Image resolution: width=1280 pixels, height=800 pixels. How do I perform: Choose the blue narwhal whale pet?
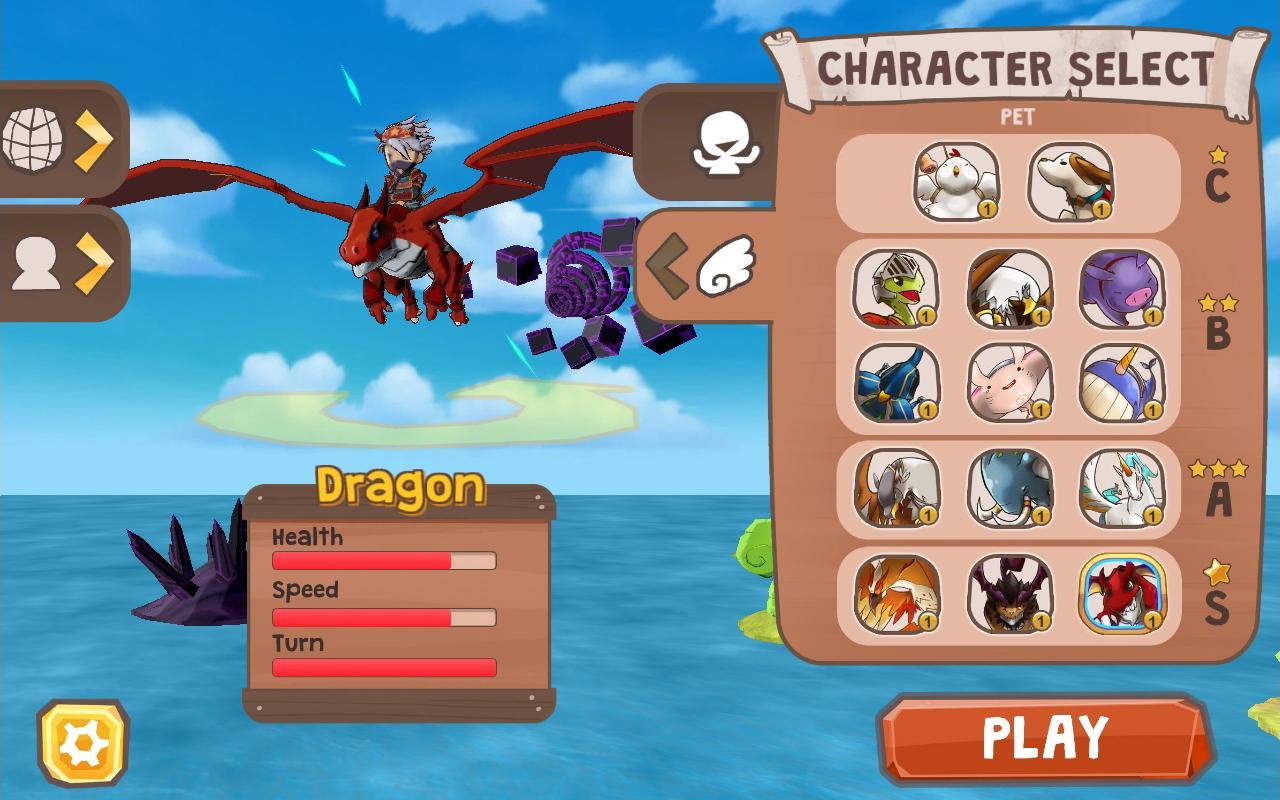click(1122, 383)
